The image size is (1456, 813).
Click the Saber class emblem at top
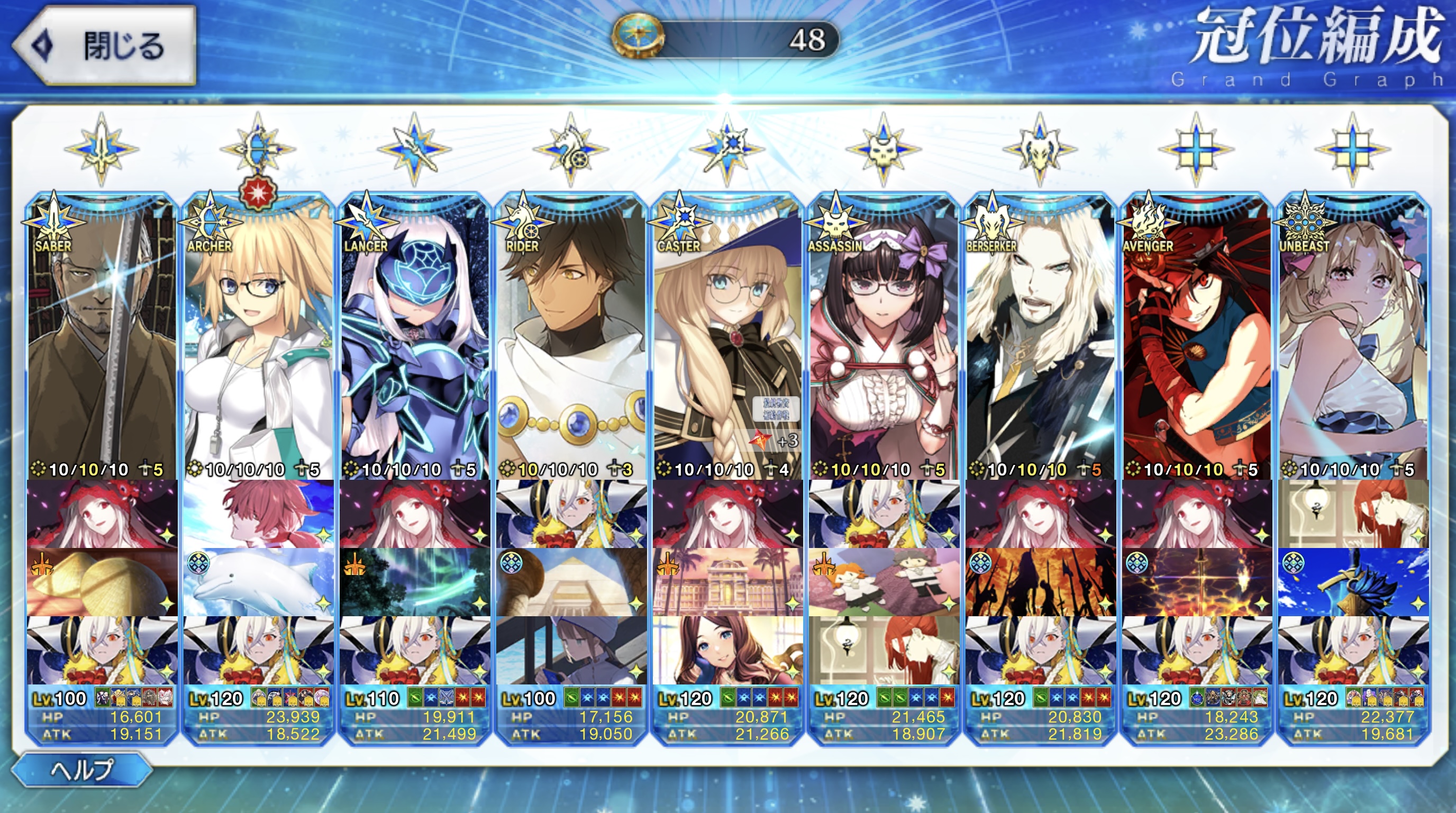(x=102, y=149)
